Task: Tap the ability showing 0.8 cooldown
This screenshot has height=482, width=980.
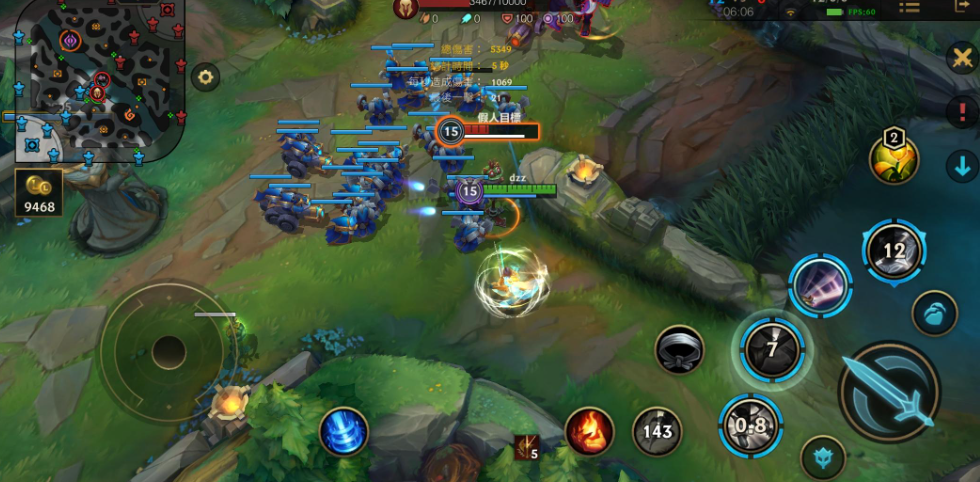Action: (x=751, y=425)
